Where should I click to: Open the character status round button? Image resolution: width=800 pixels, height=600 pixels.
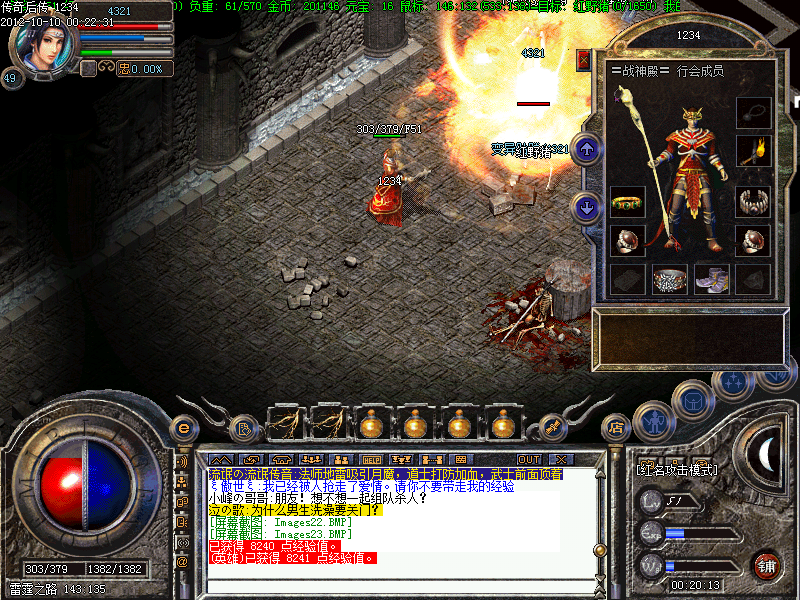click(x=652, y=420)
